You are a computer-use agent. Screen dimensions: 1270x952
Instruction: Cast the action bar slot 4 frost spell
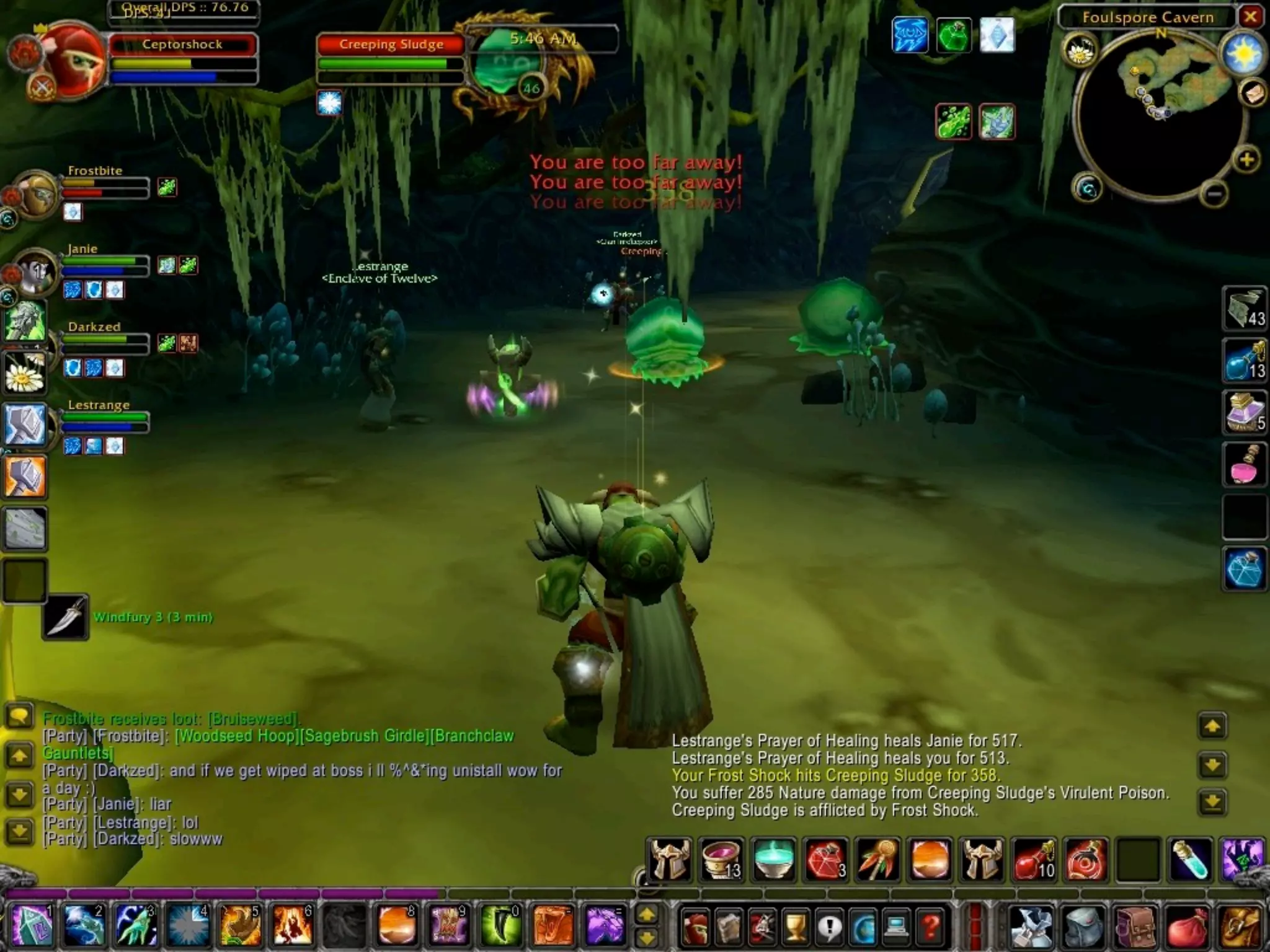(188, 925)
